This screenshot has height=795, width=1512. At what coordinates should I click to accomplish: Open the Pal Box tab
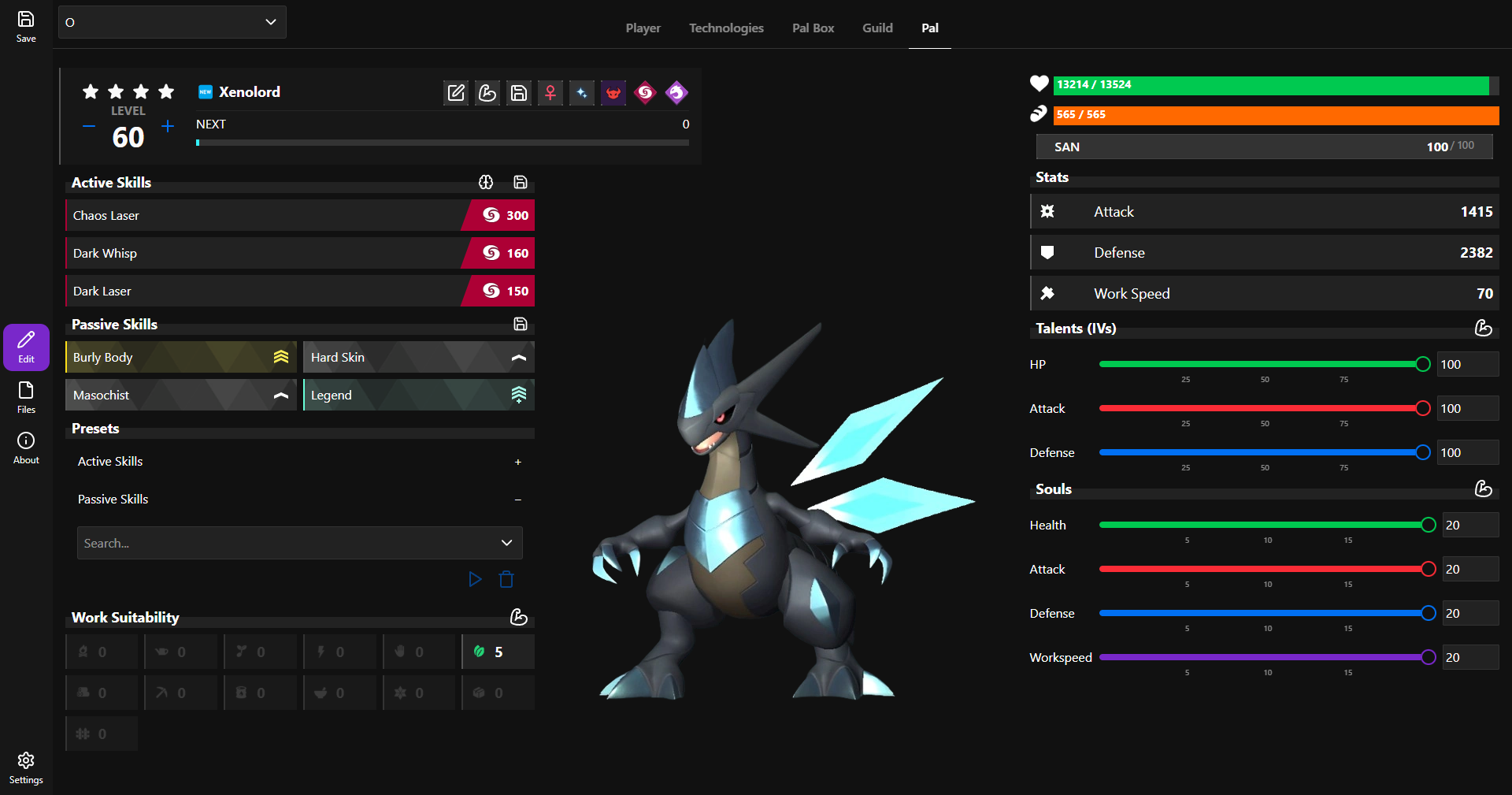(813, 28)
